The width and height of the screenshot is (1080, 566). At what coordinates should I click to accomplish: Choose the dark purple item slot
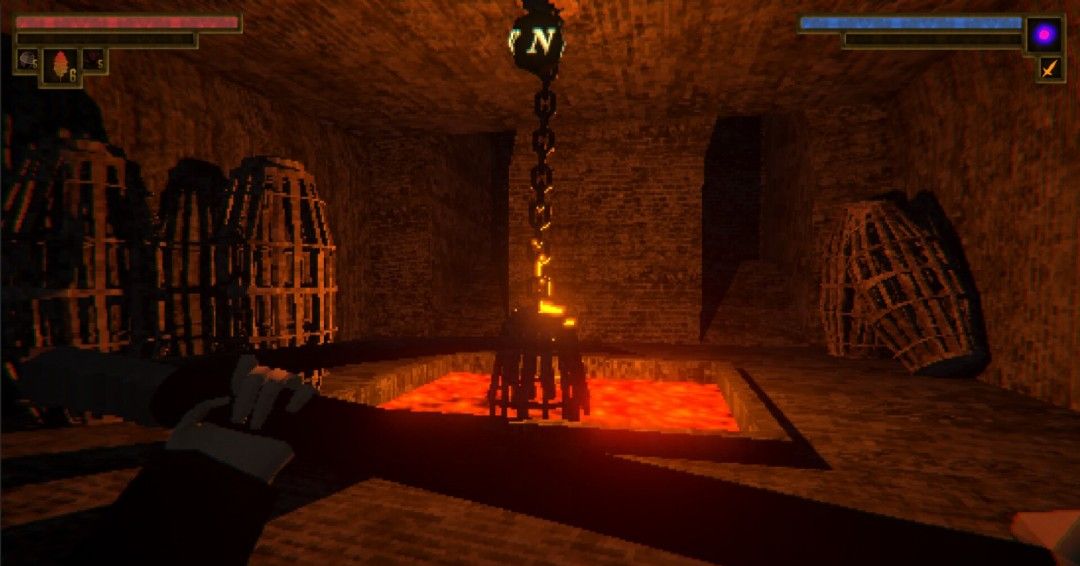[x=94, y=61]
